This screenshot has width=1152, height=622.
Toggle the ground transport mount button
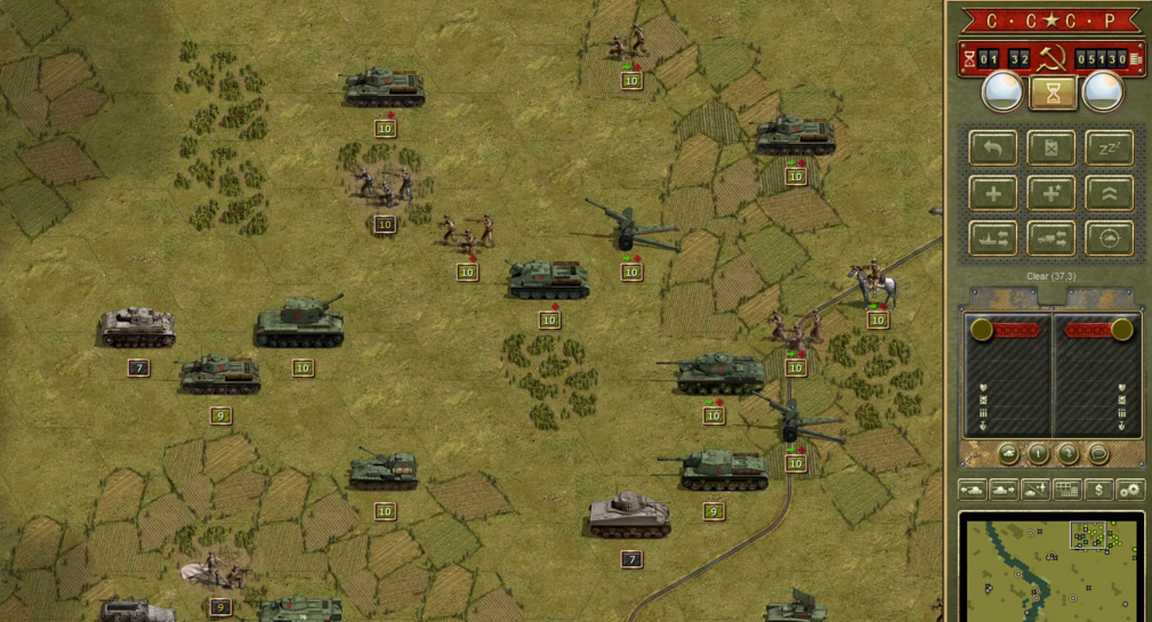(1051, 238)
